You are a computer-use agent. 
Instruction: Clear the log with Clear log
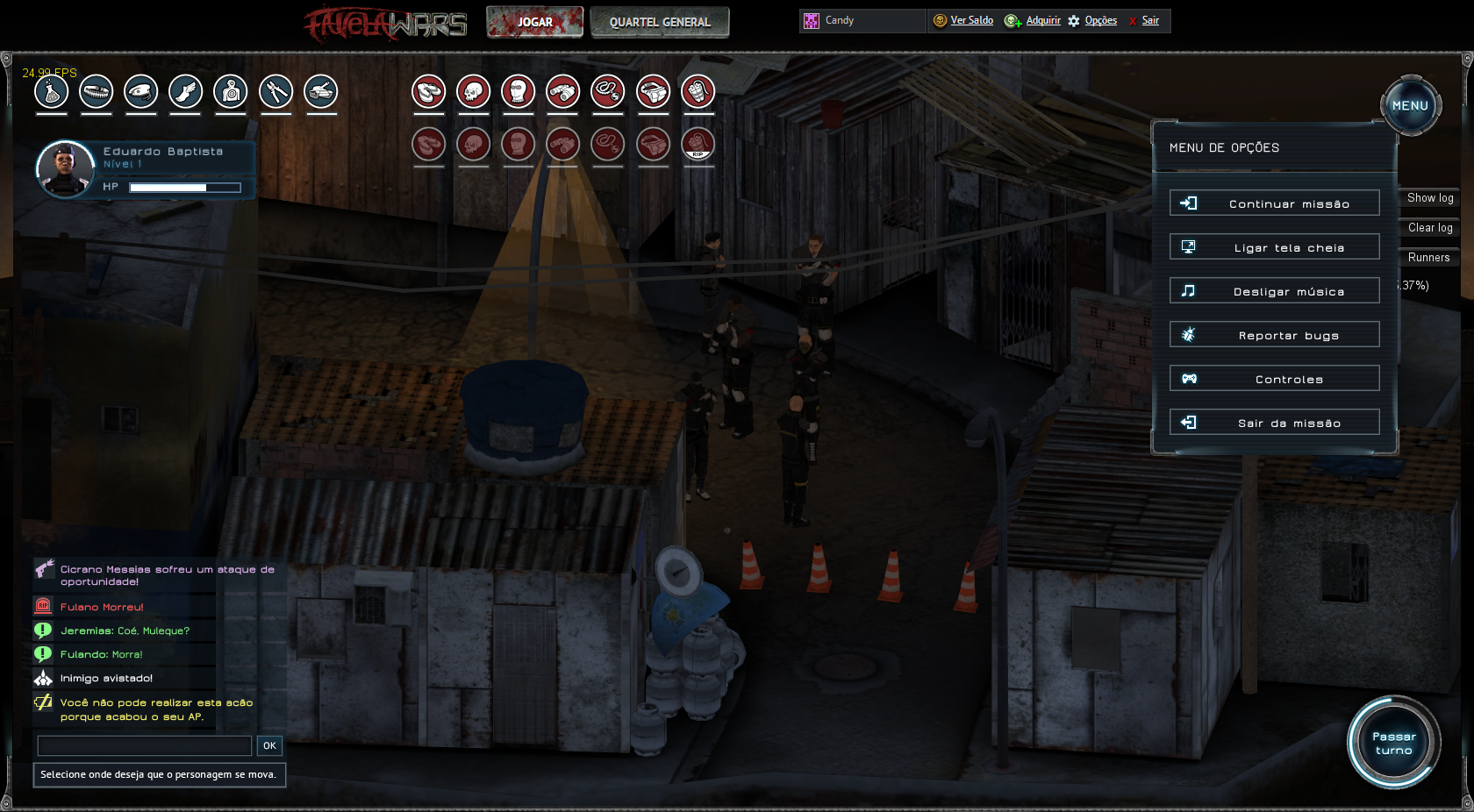coord(1429,228)
